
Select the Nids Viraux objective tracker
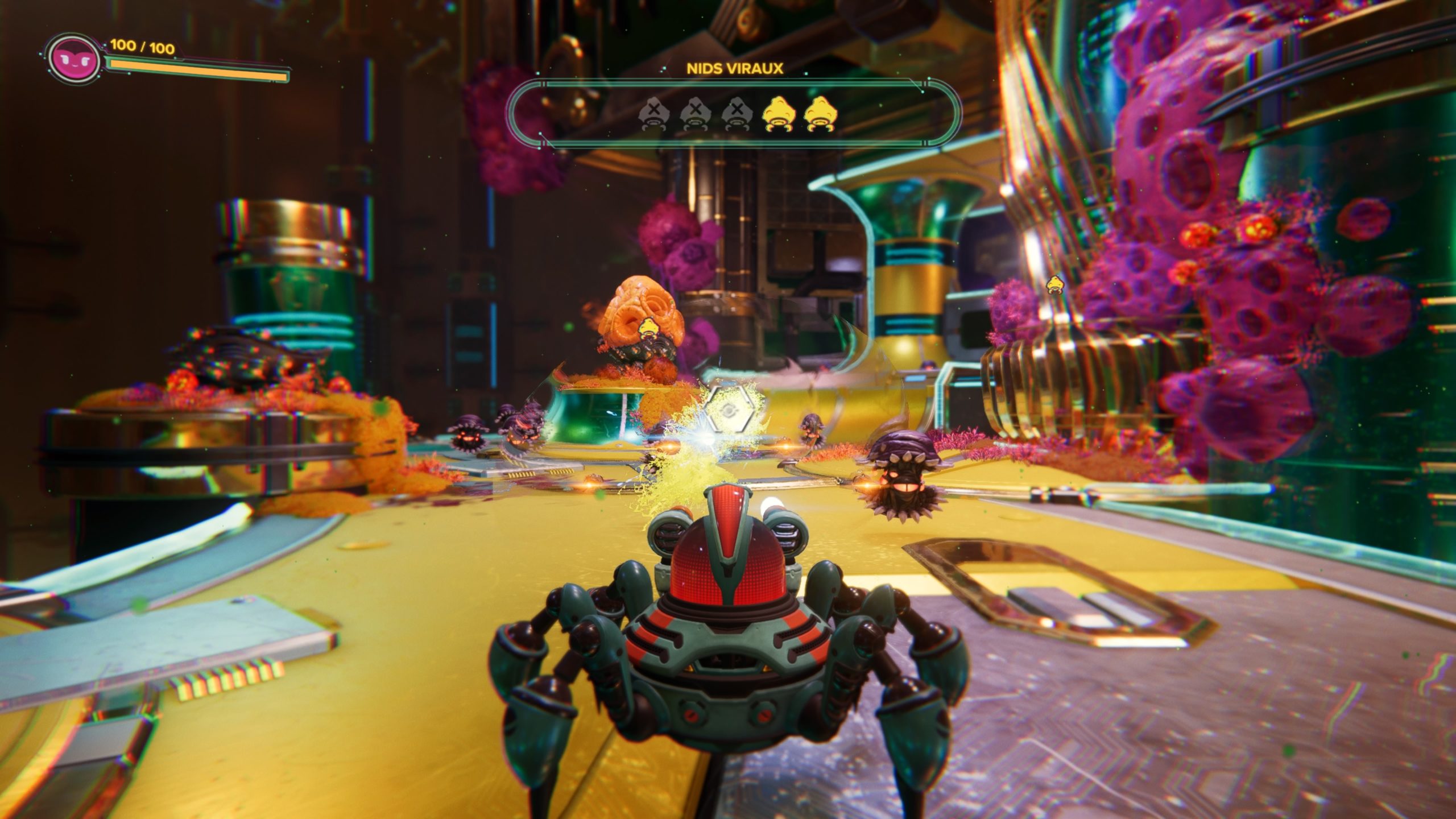pyautogui.click(x=734, y=113)
